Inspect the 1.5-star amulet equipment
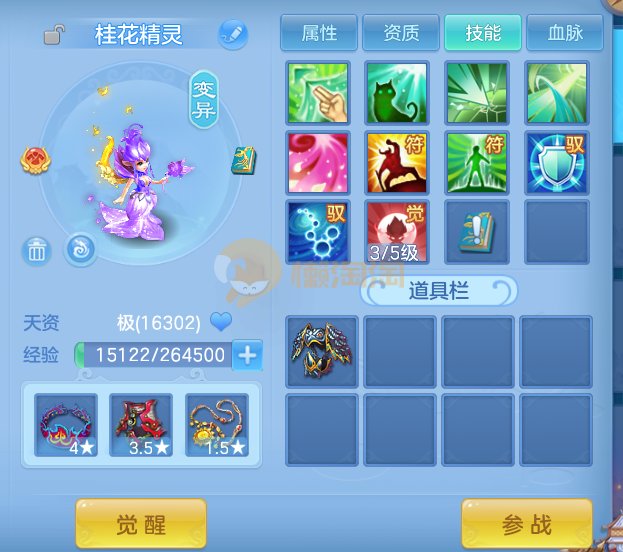The width and height of the screenshot is (623, 552). pos(216,425)
